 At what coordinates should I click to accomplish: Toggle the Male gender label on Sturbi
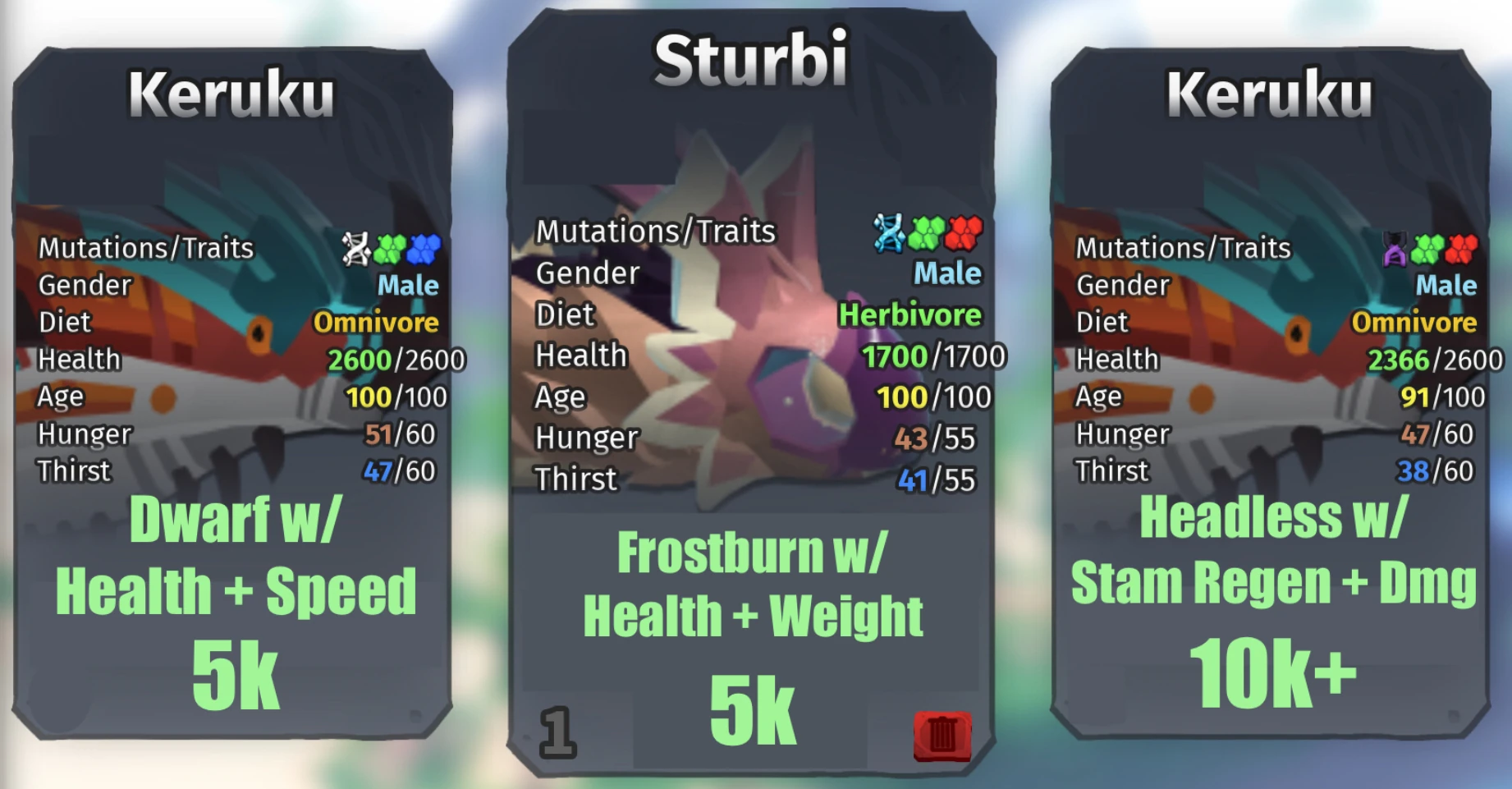click(x=948, y=274)
